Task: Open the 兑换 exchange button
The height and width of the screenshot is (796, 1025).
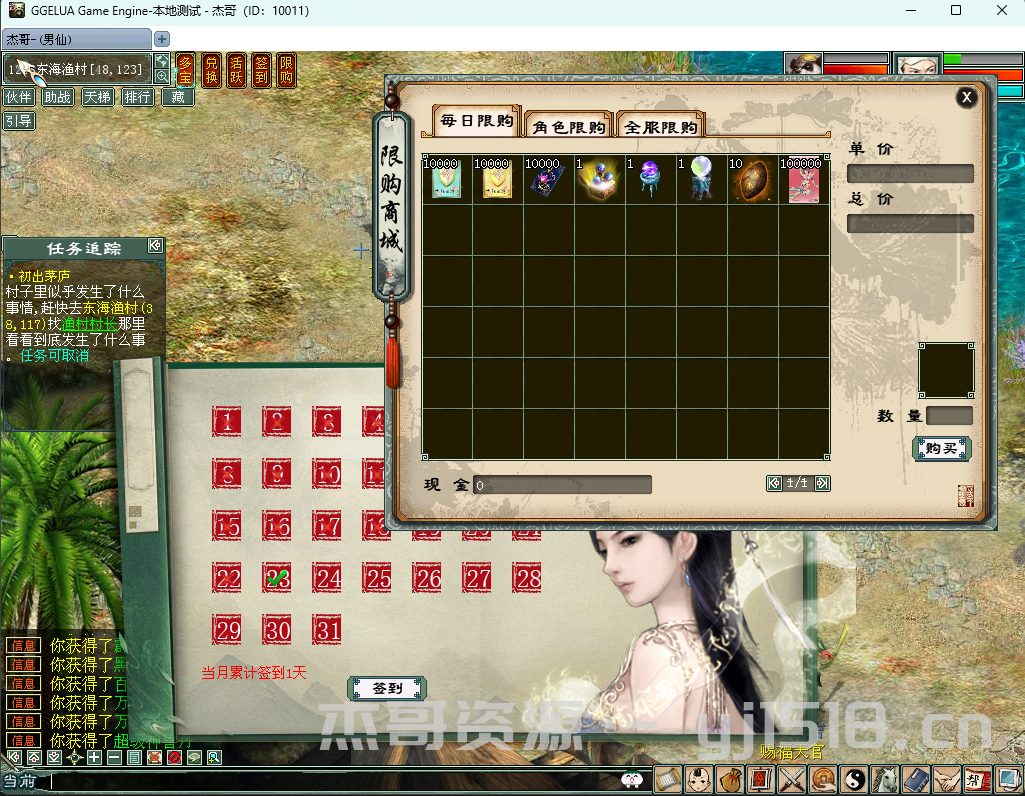Action: [211, 71]
